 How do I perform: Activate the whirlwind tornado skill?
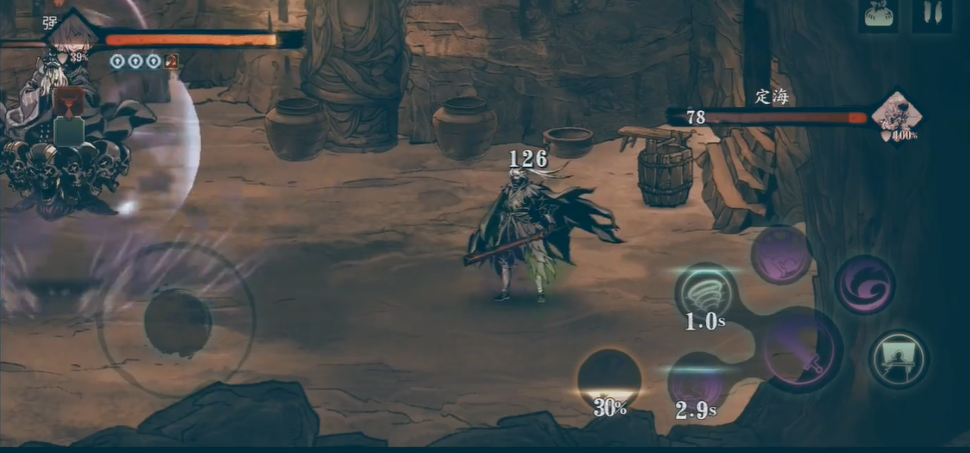(x=706, y=293)
